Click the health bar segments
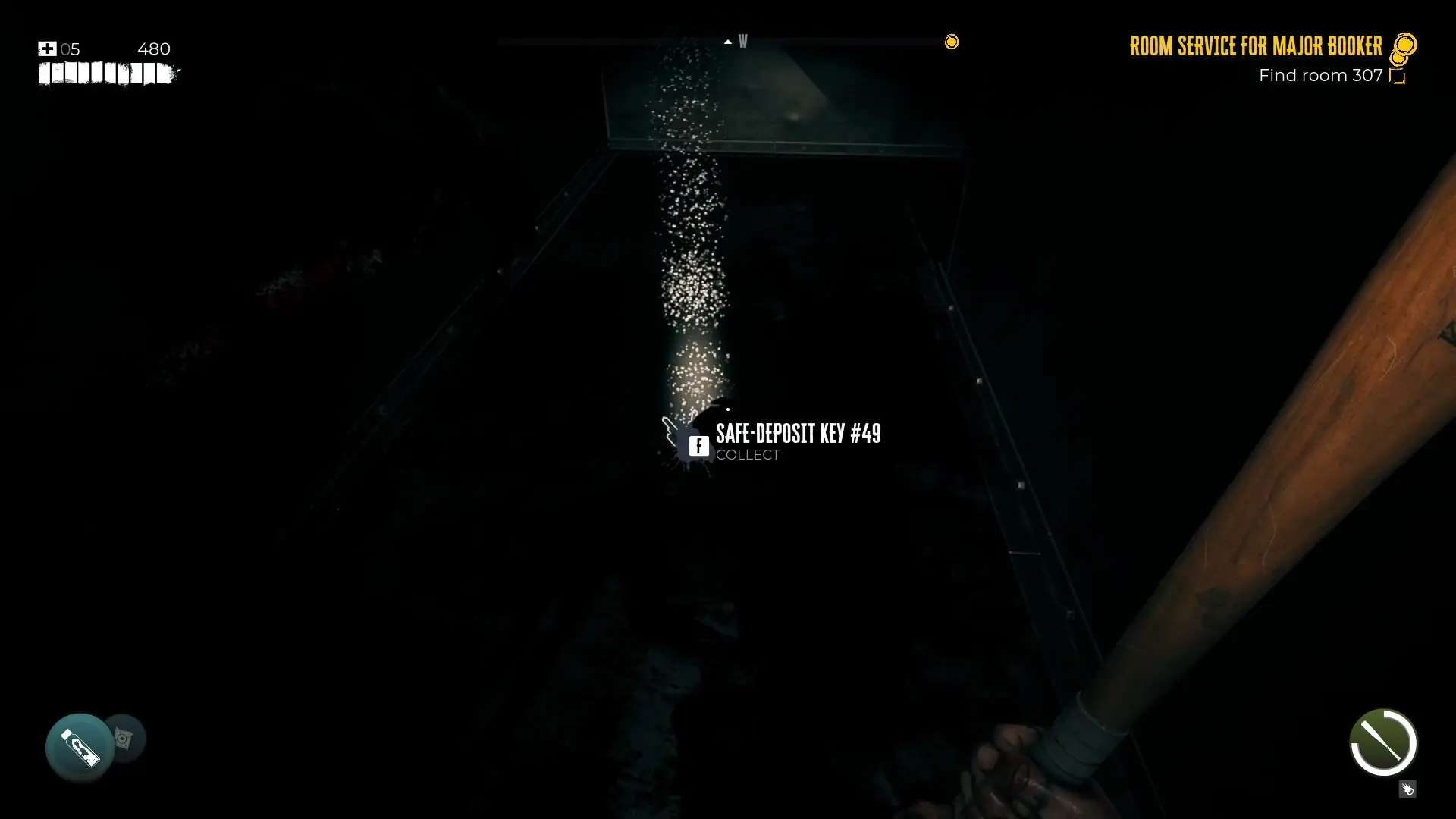Image resolution: width=1456 pixels, height=819 pixels. [108, 74]
